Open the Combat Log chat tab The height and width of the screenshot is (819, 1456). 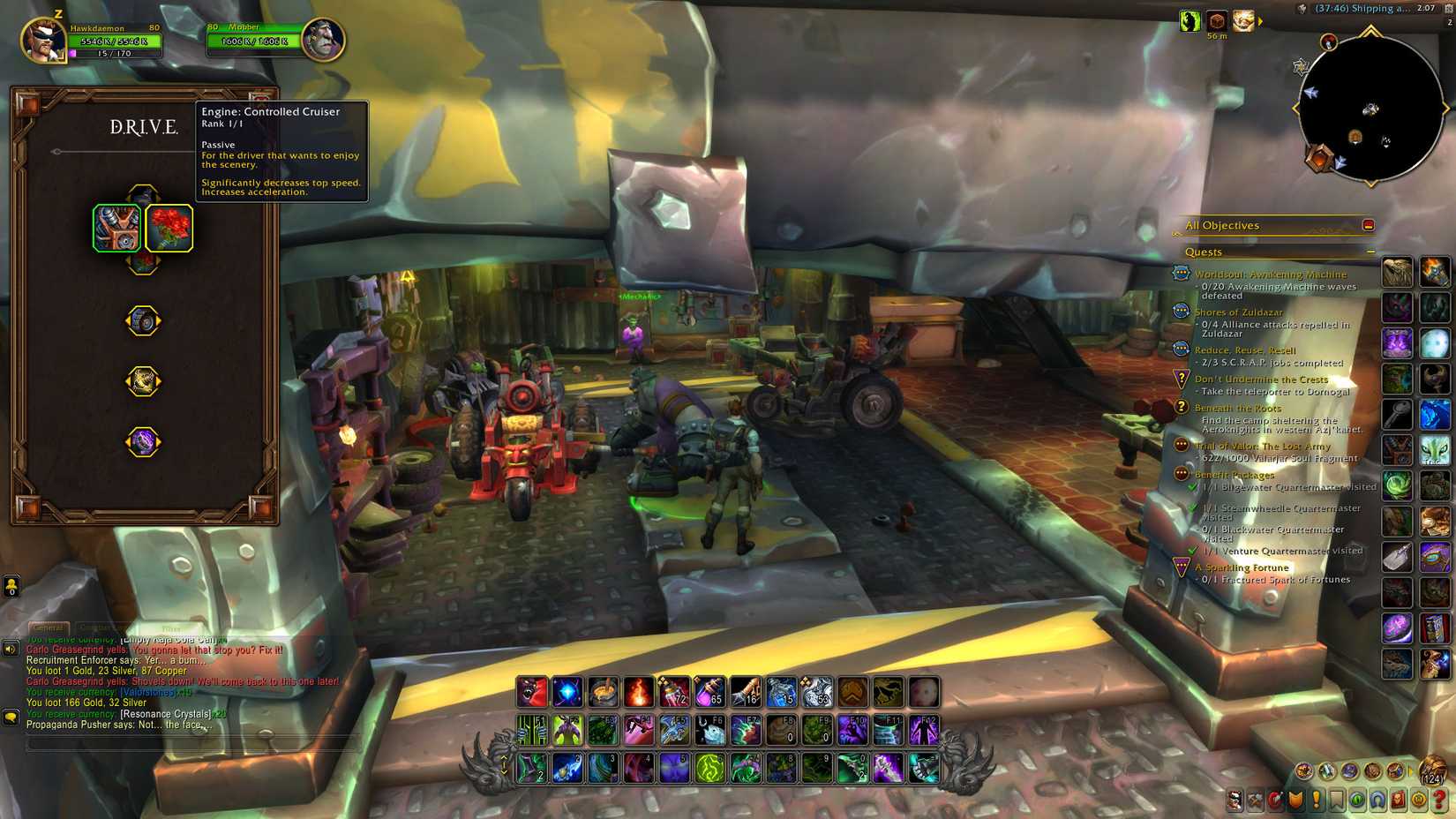pos(97,627)
